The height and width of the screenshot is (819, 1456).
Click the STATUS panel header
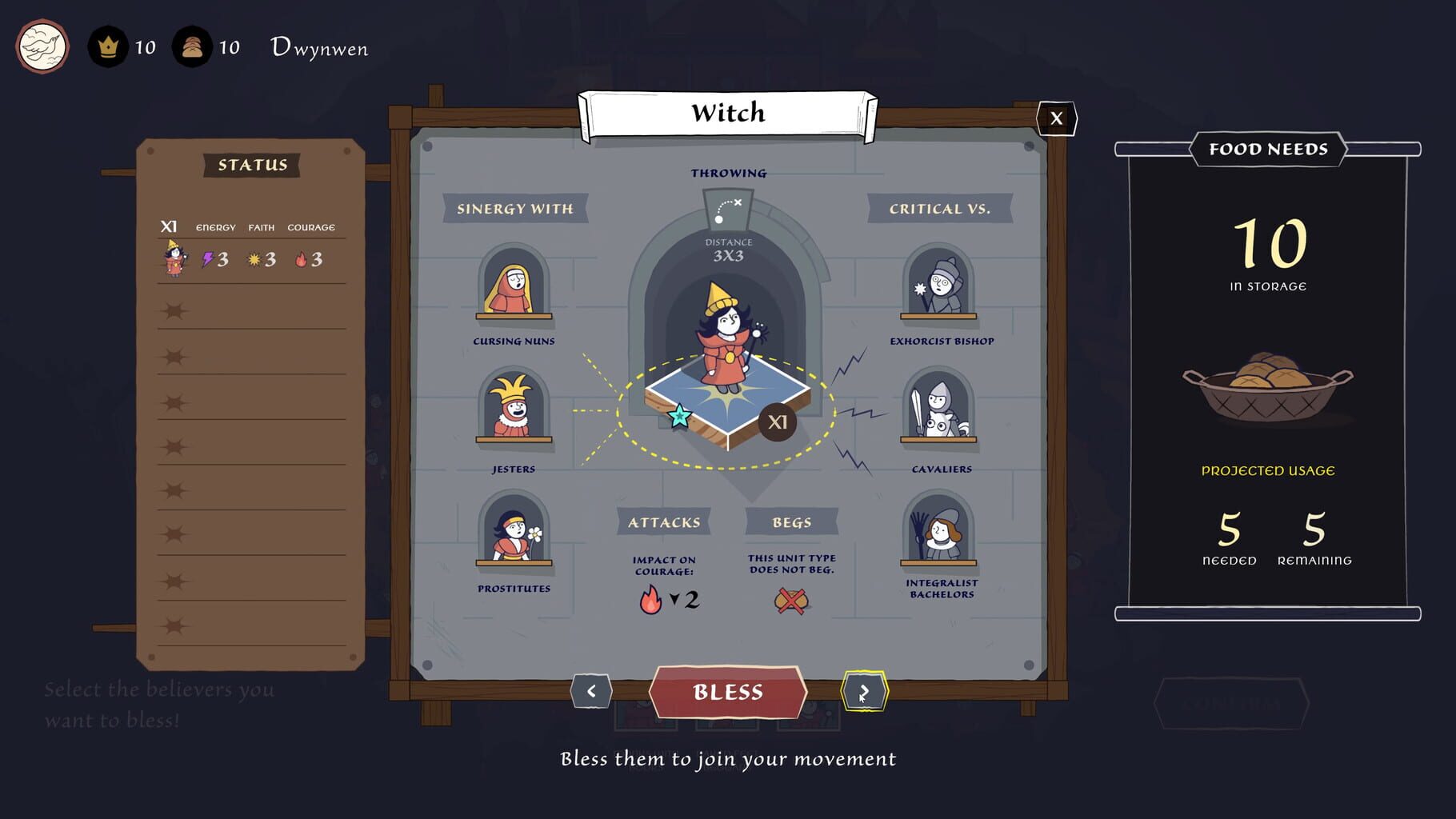250,166
